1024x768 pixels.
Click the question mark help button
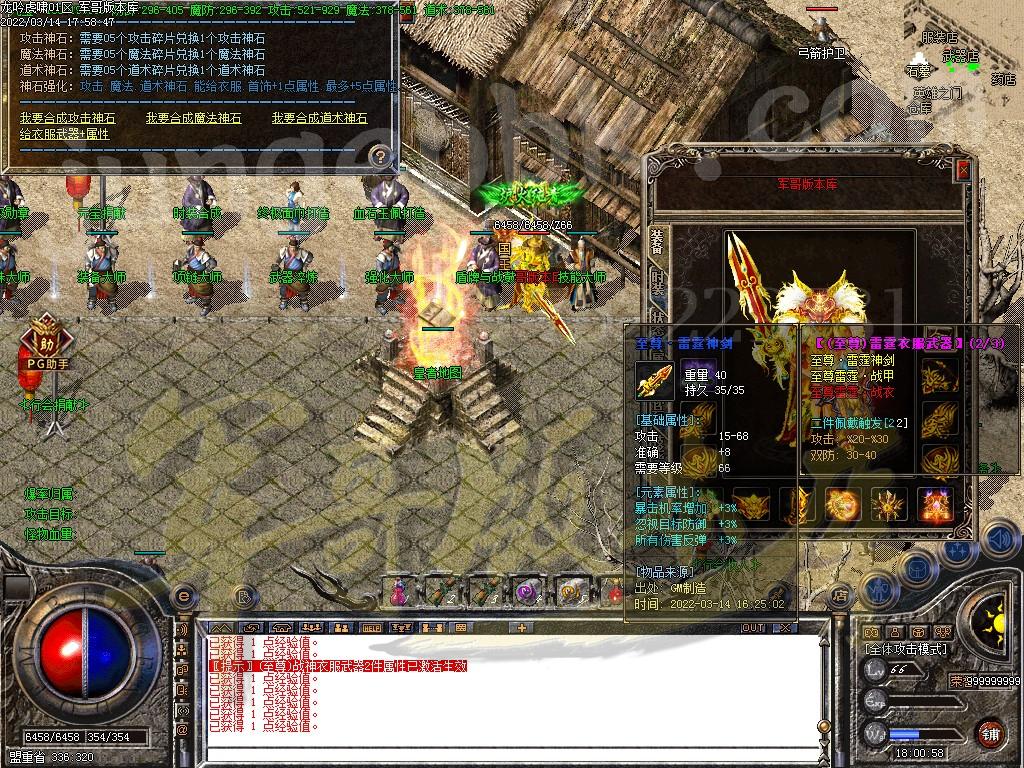point(380,156)
